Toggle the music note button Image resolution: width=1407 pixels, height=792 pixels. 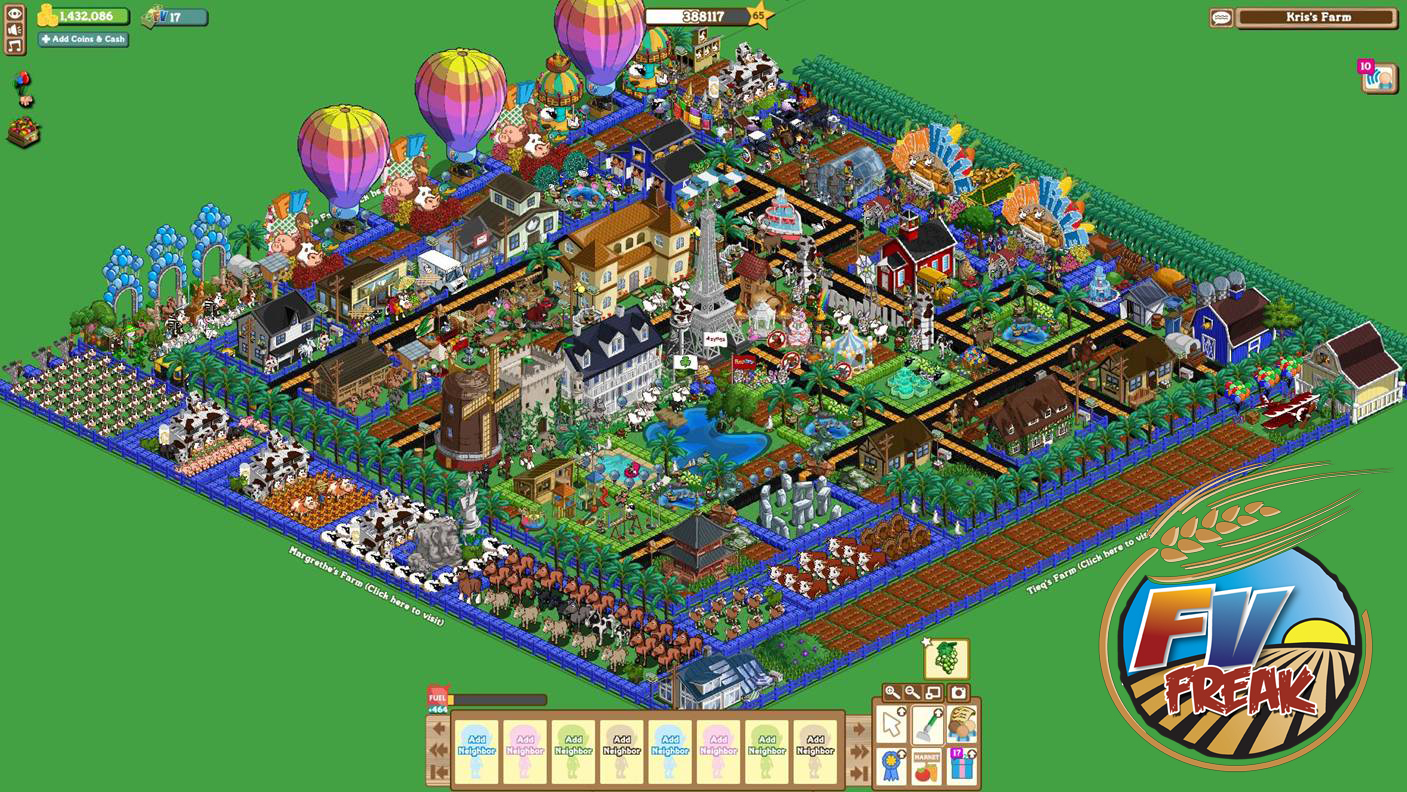click(x=14, y=46)
